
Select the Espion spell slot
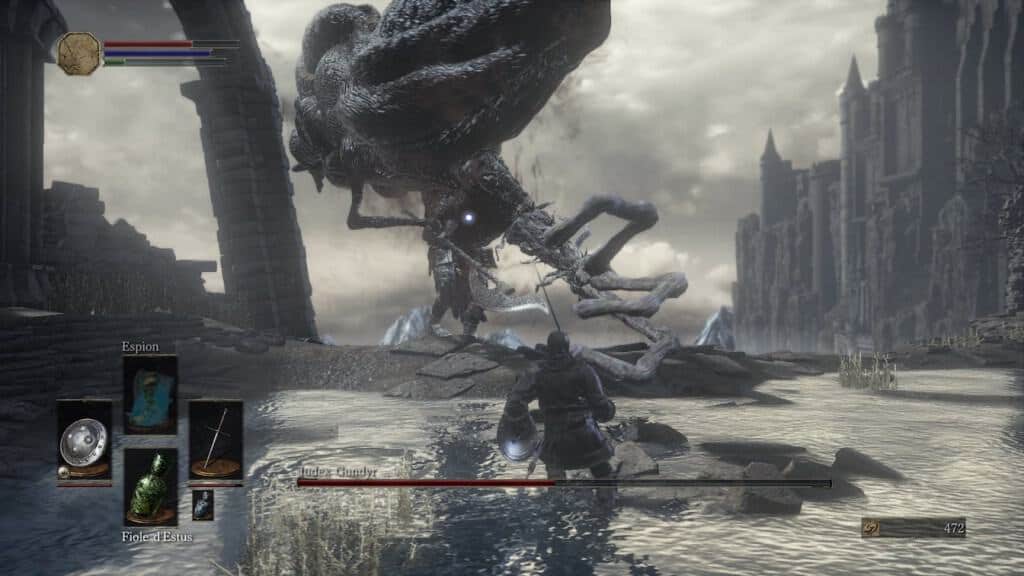pyautogui.click(x=150, y=394)
